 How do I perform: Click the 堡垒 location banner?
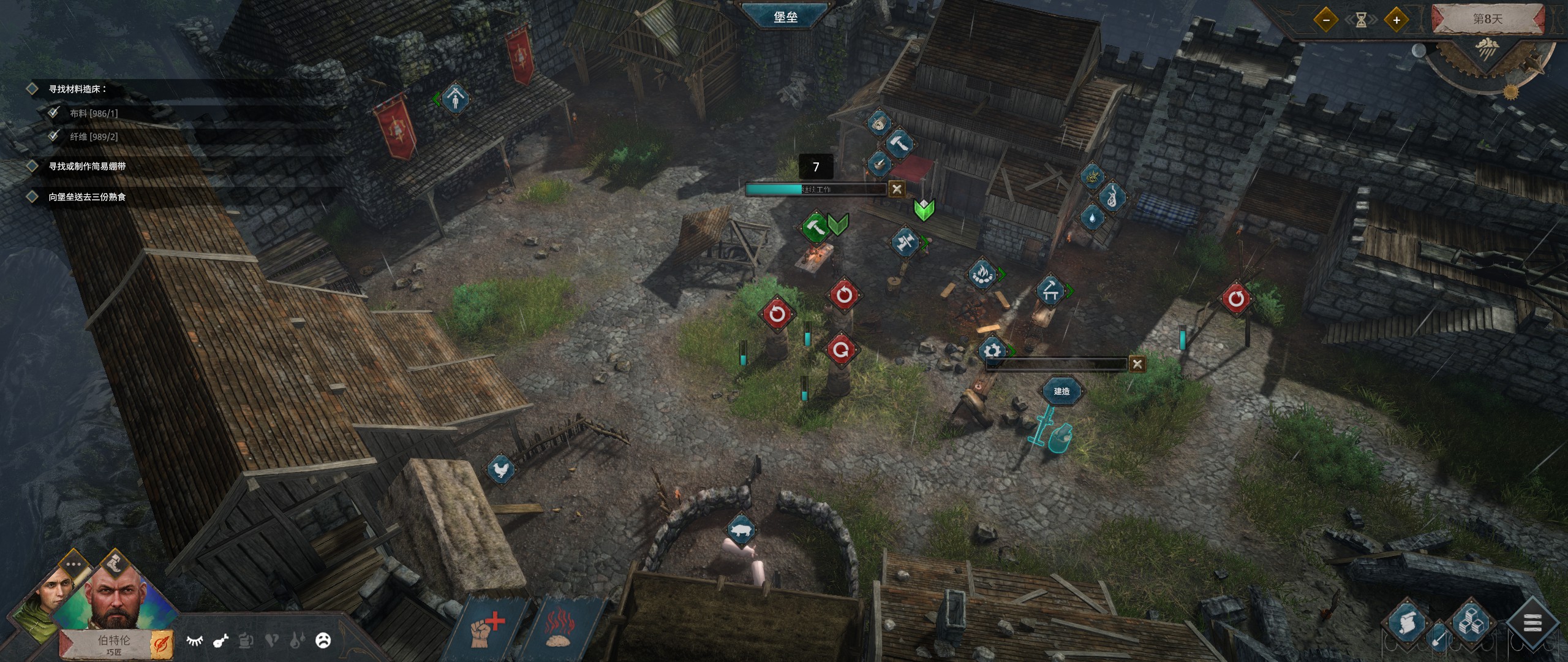click(x=785, y=17)
